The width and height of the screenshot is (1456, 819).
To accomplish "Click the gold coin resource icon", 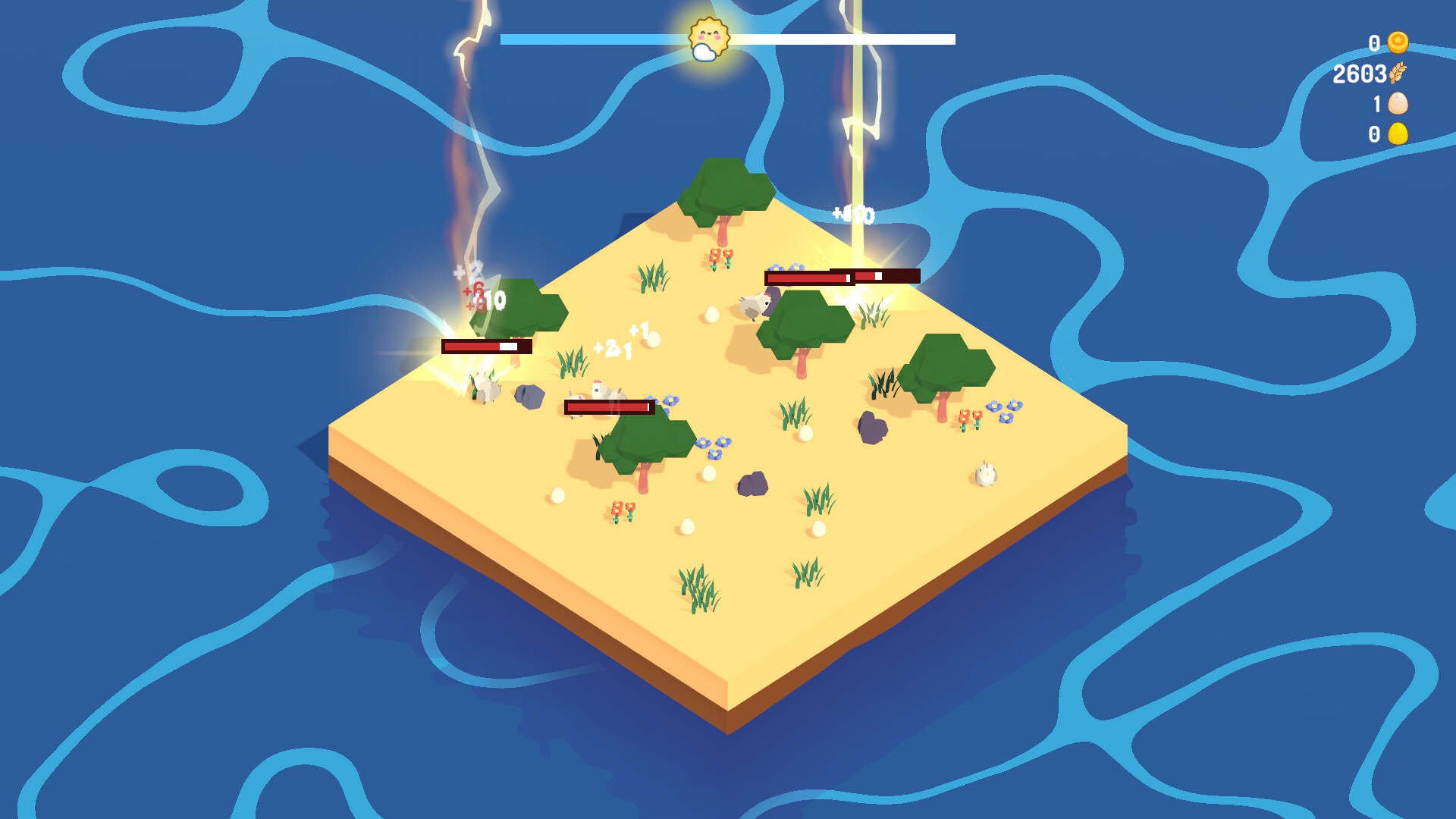I will pyautogui.click(x=1399, y=43).
